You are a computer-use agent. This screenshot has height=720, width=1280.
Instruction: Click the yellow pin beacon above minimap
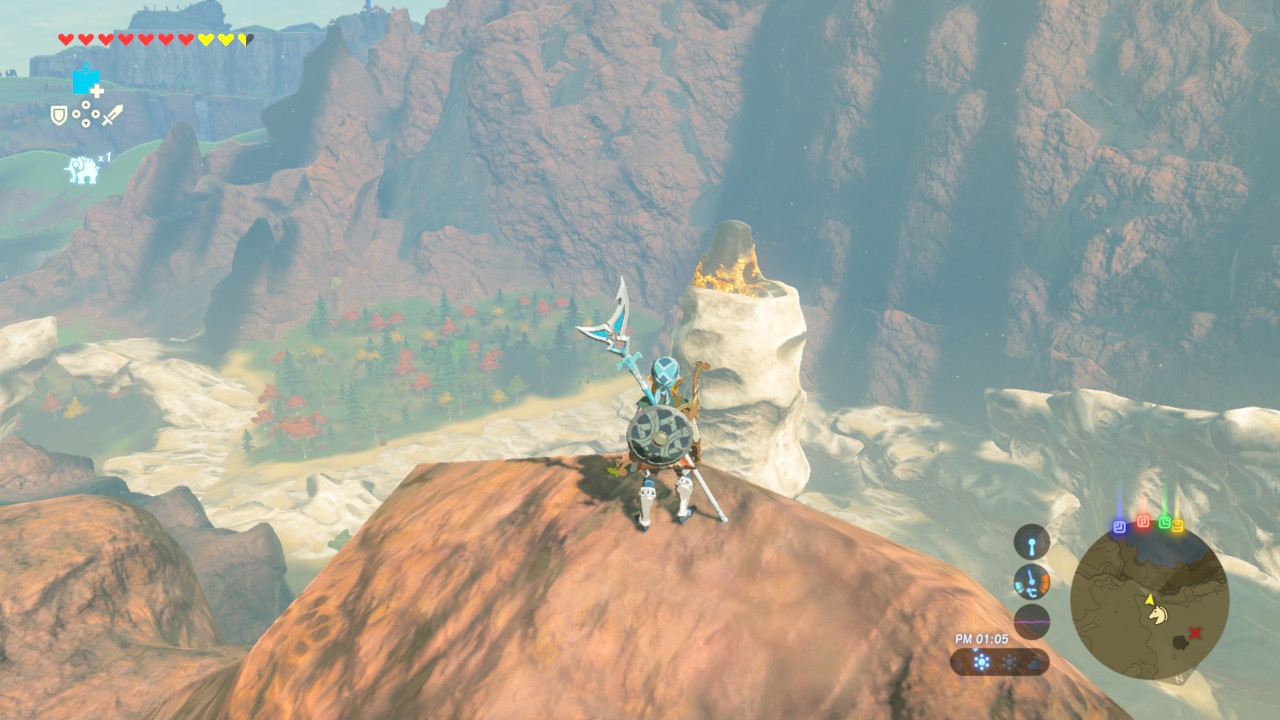coord(1177,525)
